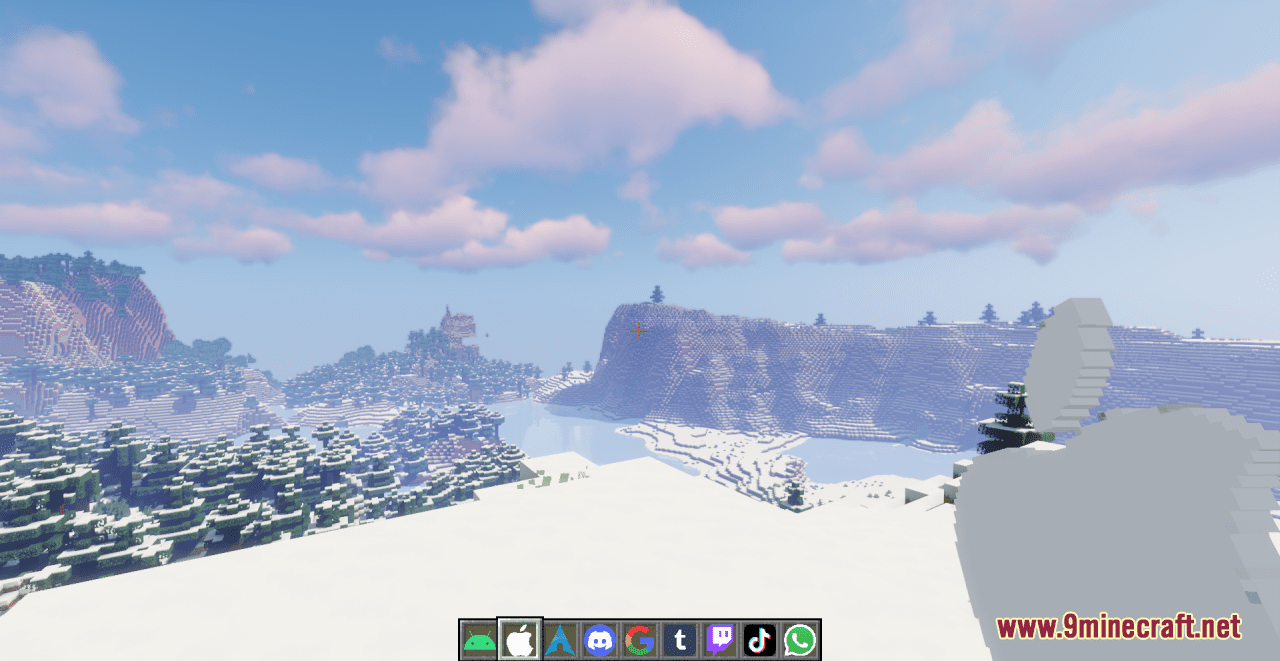Select the Android logo hotbar slot
The image size is (1280, 661).
pos(479,640)
